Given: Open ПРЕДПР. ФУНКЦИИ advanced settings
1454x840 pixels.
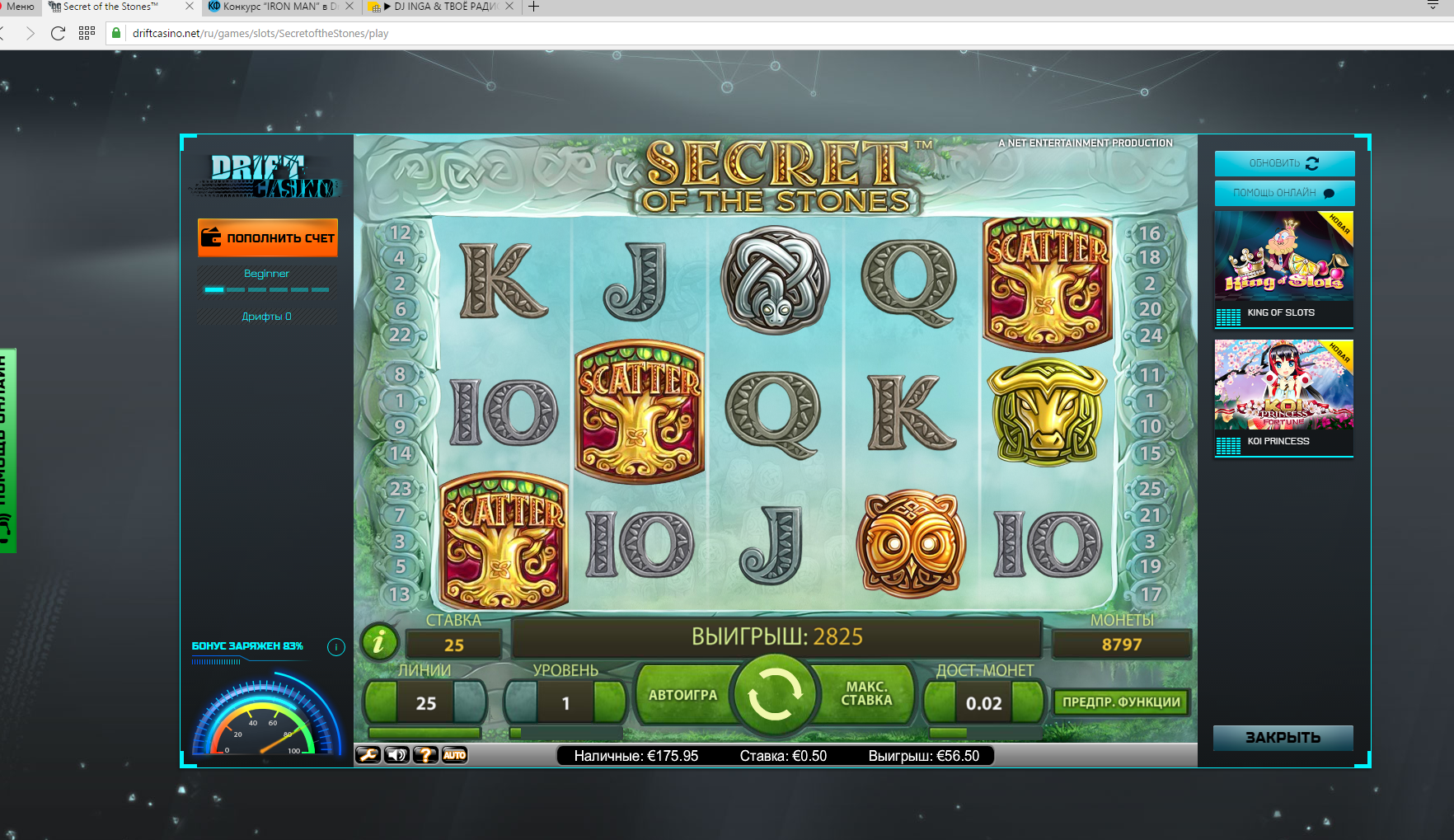Looking at the screenshot, I should coord(1121,702).
